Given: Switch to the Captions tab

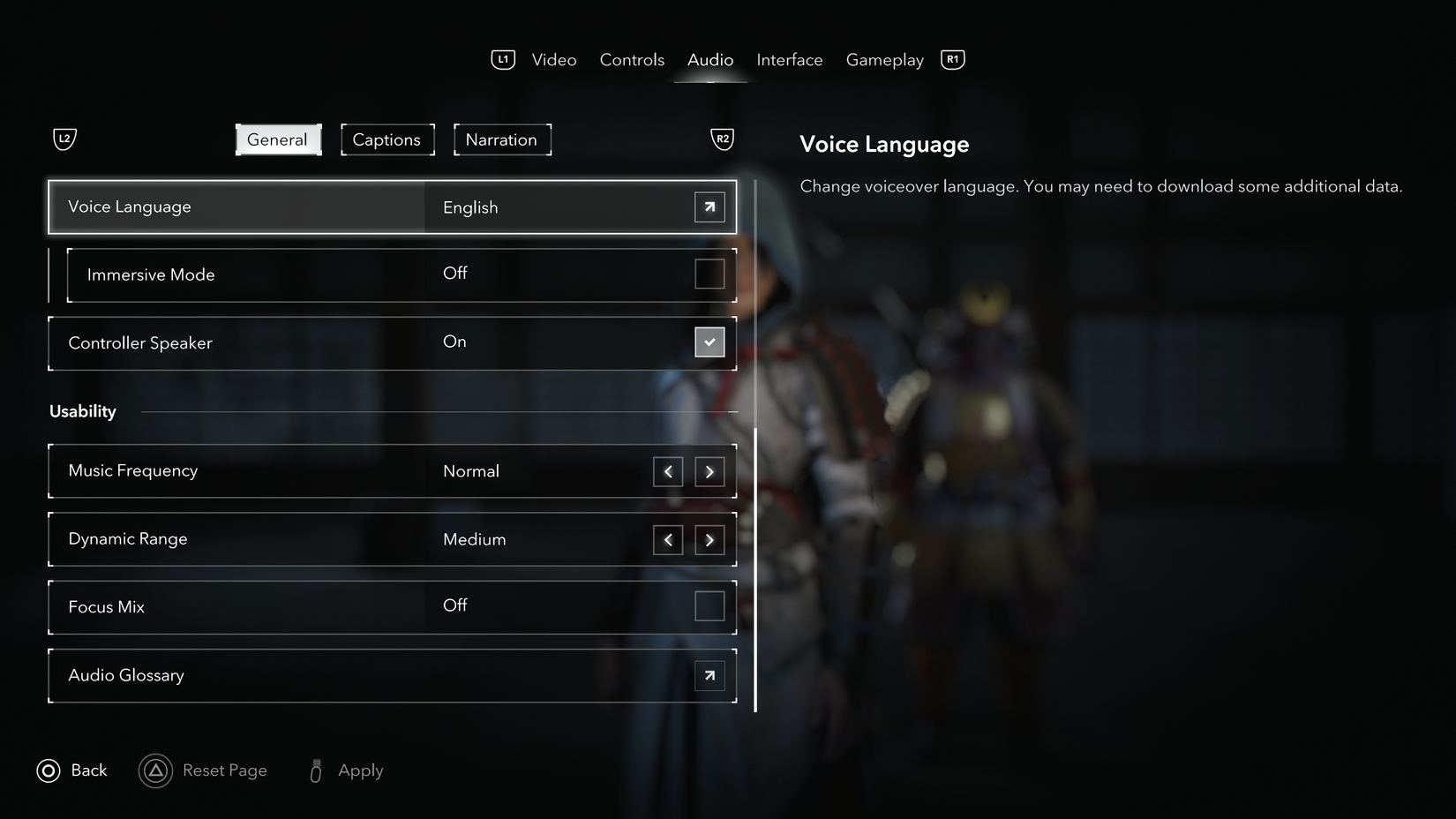Looking at the screenshot, I should 387,139.
